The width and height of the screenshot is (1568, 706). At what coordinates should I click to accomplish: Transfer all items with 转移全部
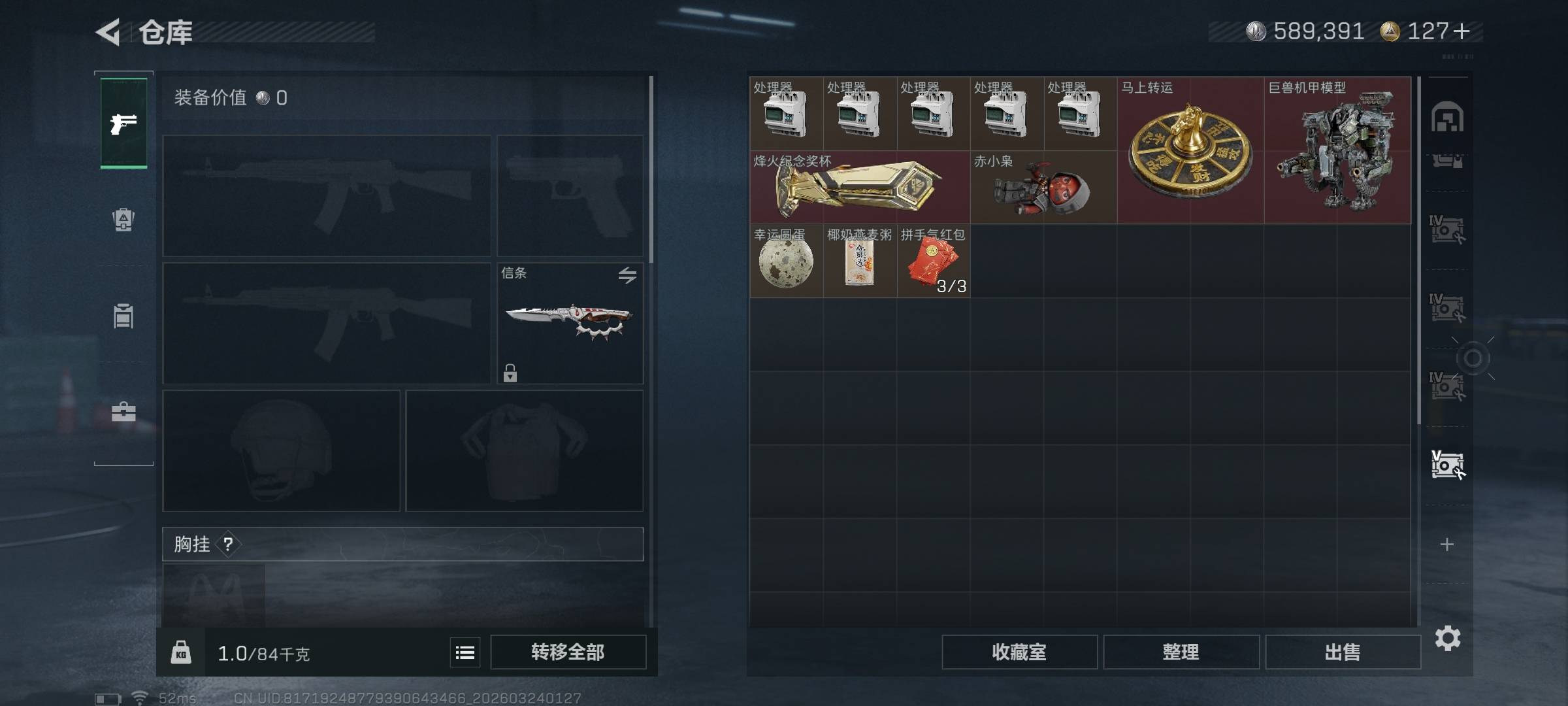pyautogui.click(x=568, y=652)
